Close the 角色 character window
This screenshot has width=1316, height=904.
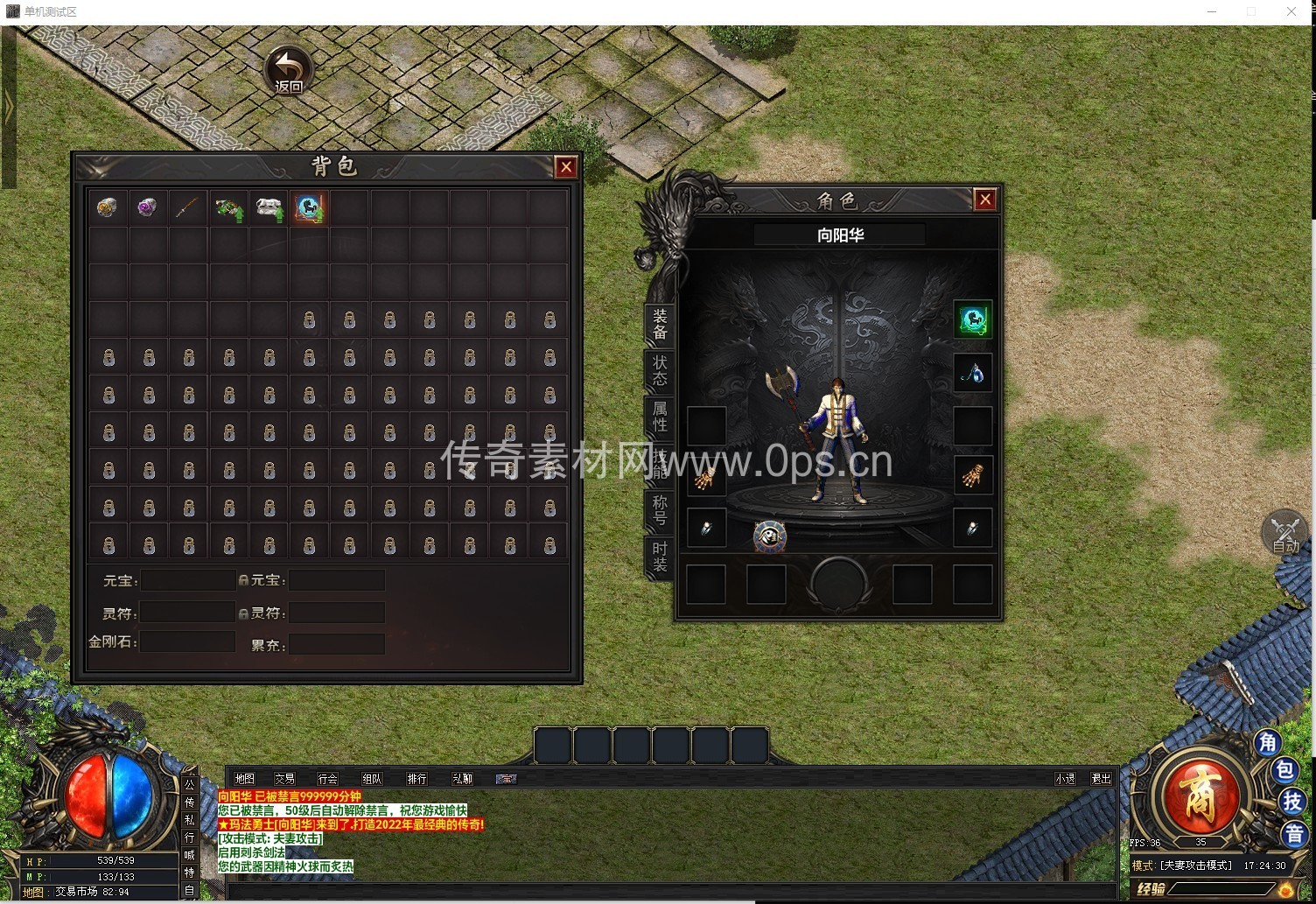[x=984, y=200]
